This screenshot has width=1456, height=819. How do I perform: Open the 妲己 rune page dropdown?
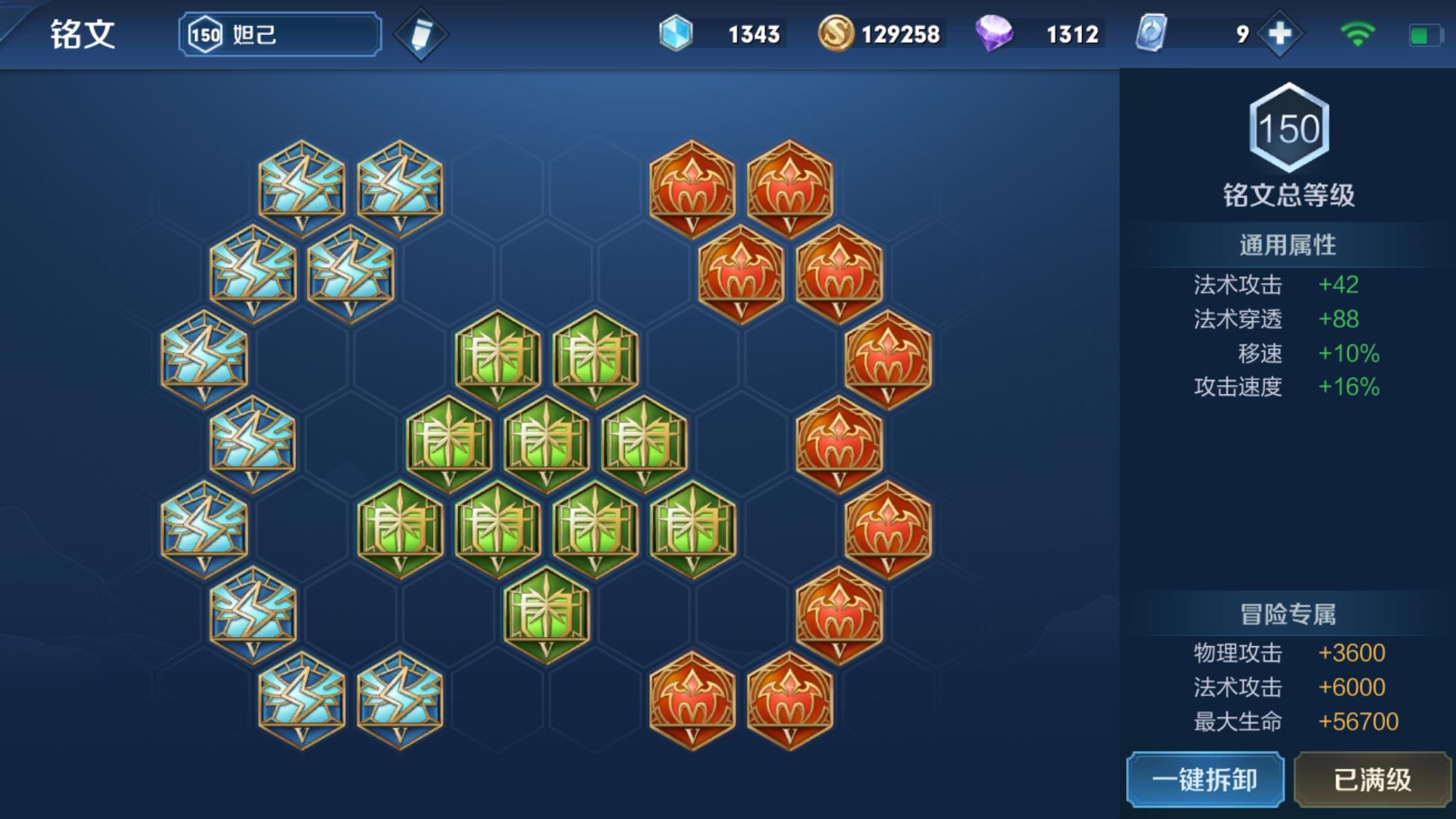click(280, 34)
